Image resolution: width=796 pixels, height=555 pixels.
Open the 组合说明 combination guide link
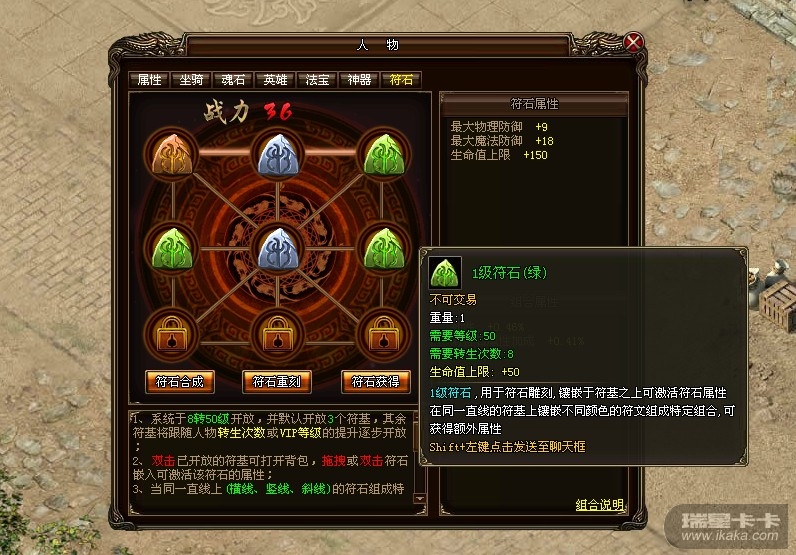coord(600,504)
